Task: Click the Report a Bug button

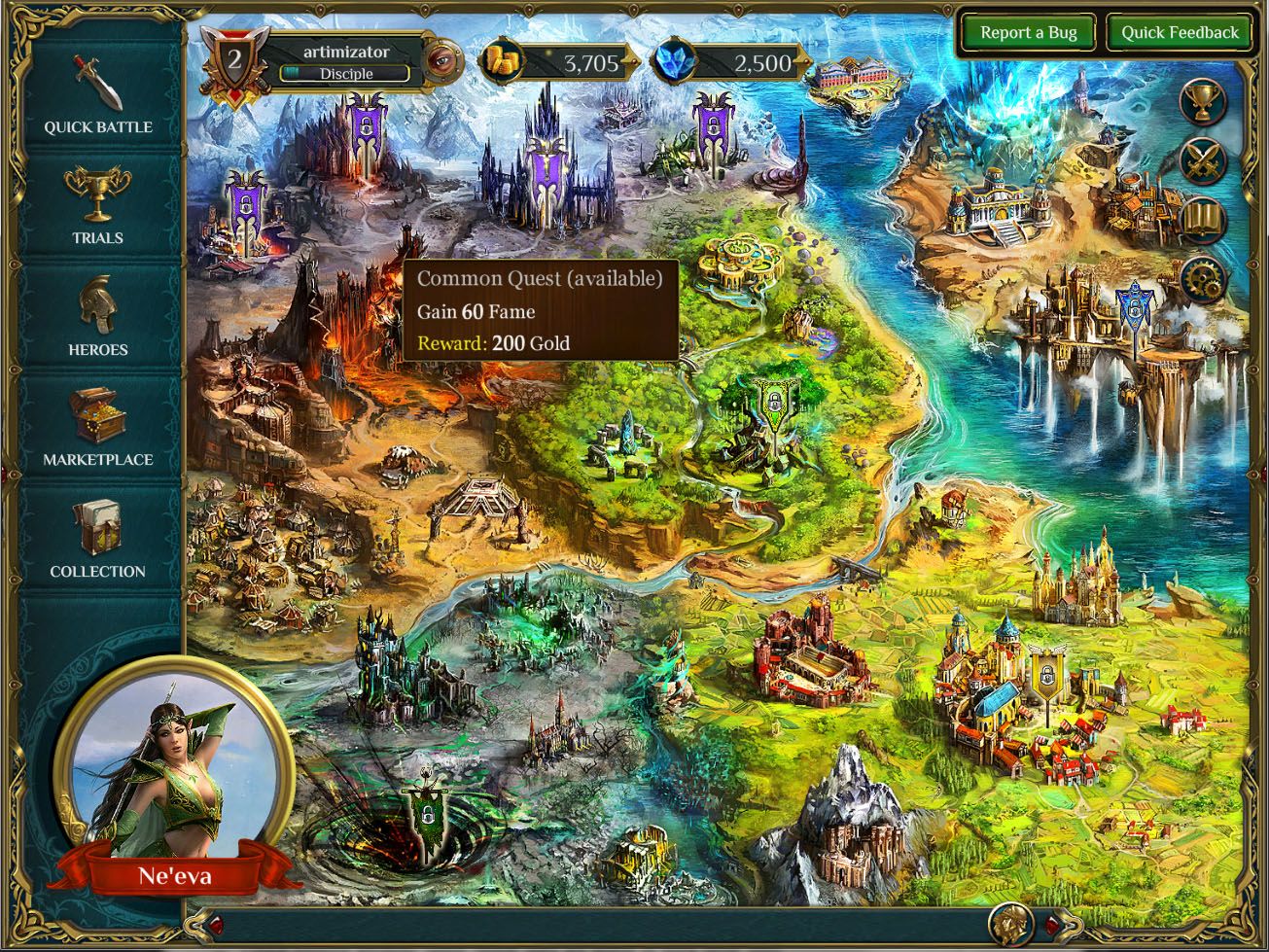Action: 1029,32
